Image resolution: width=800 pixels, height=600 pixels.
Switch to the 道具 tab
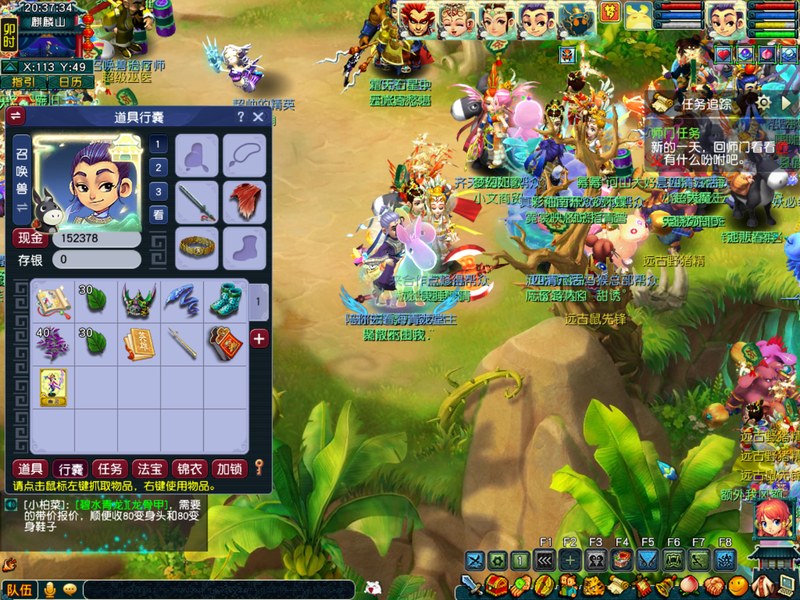tap(29, 468)
